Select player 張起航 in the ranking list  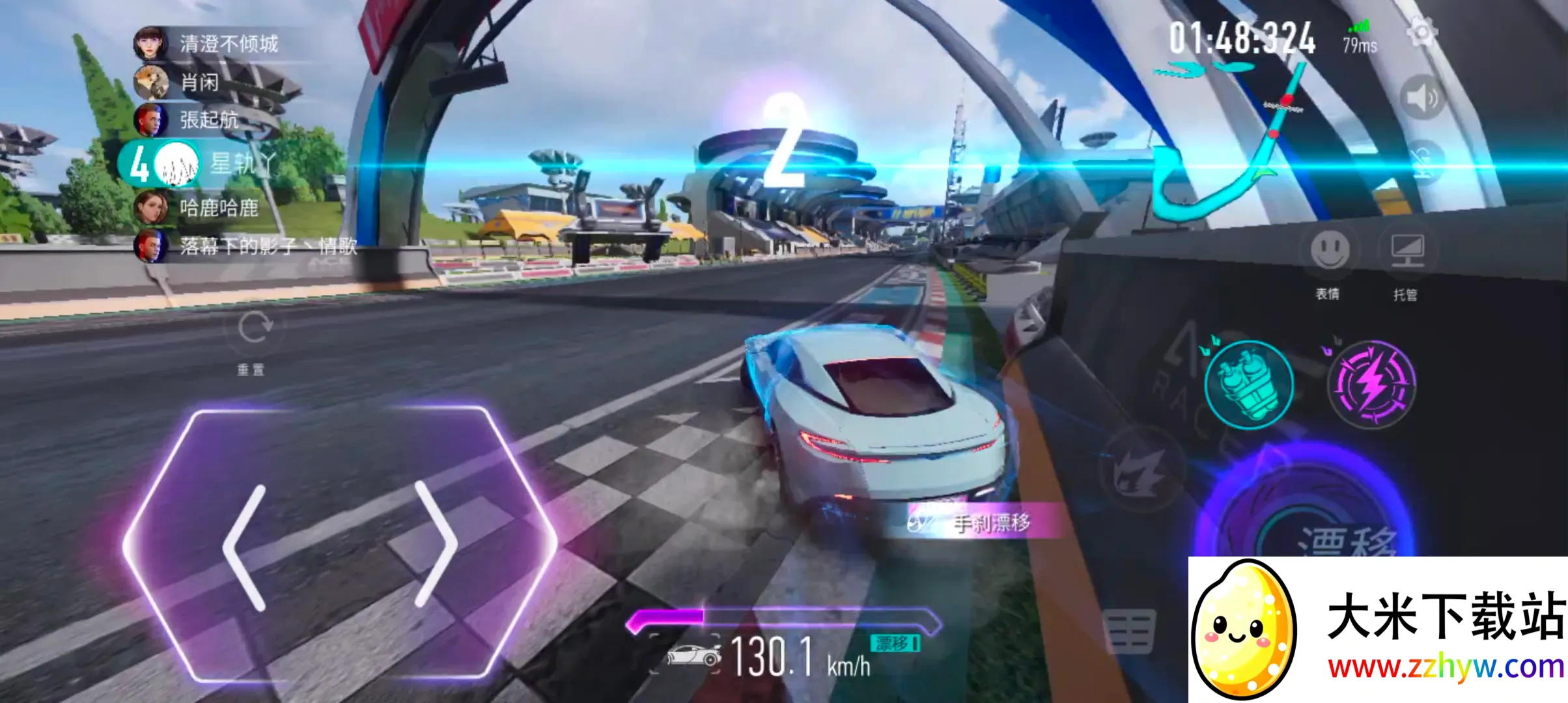(x=208, y=120)
